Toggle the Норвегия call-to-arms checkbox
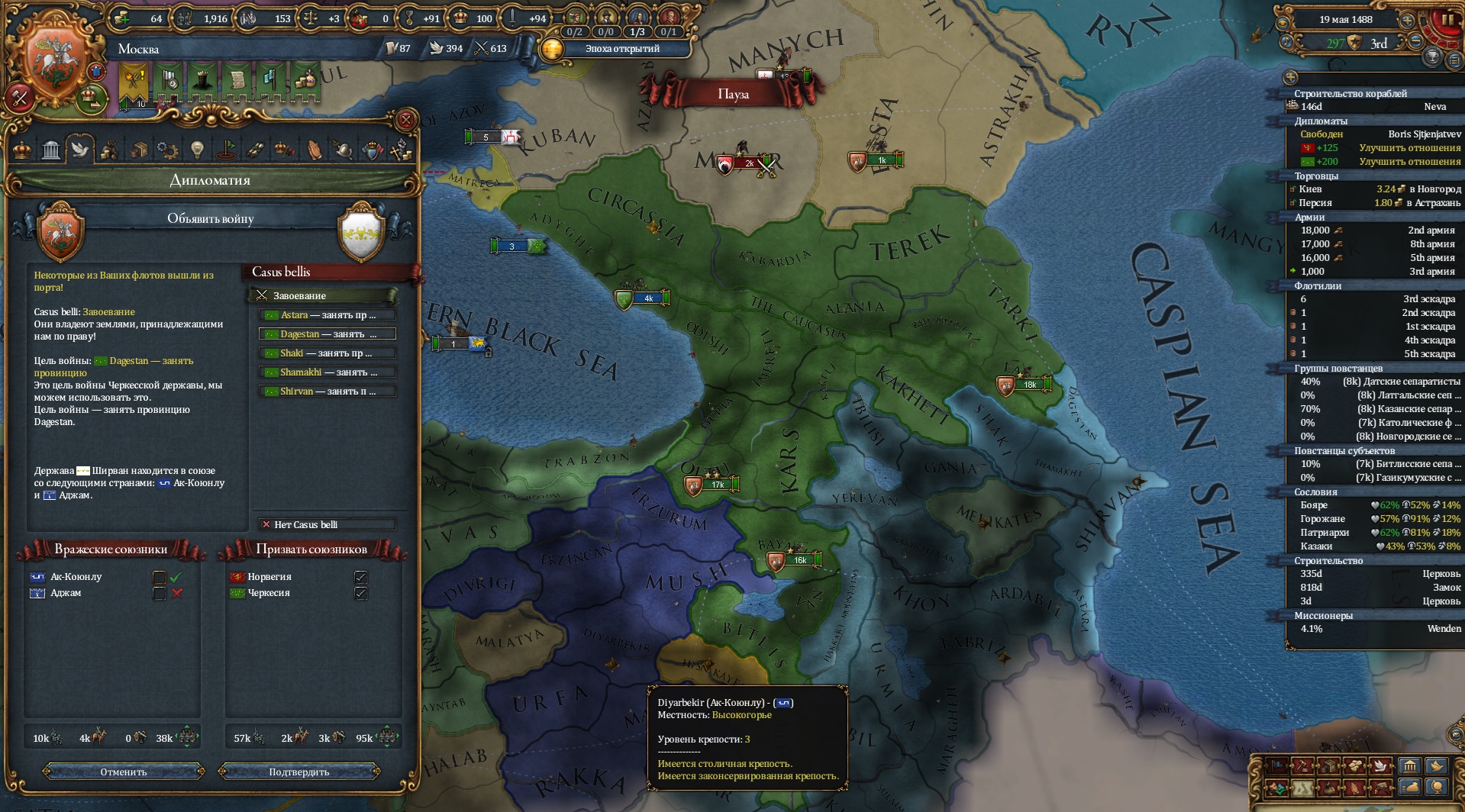Image resolution: width=1465 pixels, height=812 pixels. coord(361,577)
